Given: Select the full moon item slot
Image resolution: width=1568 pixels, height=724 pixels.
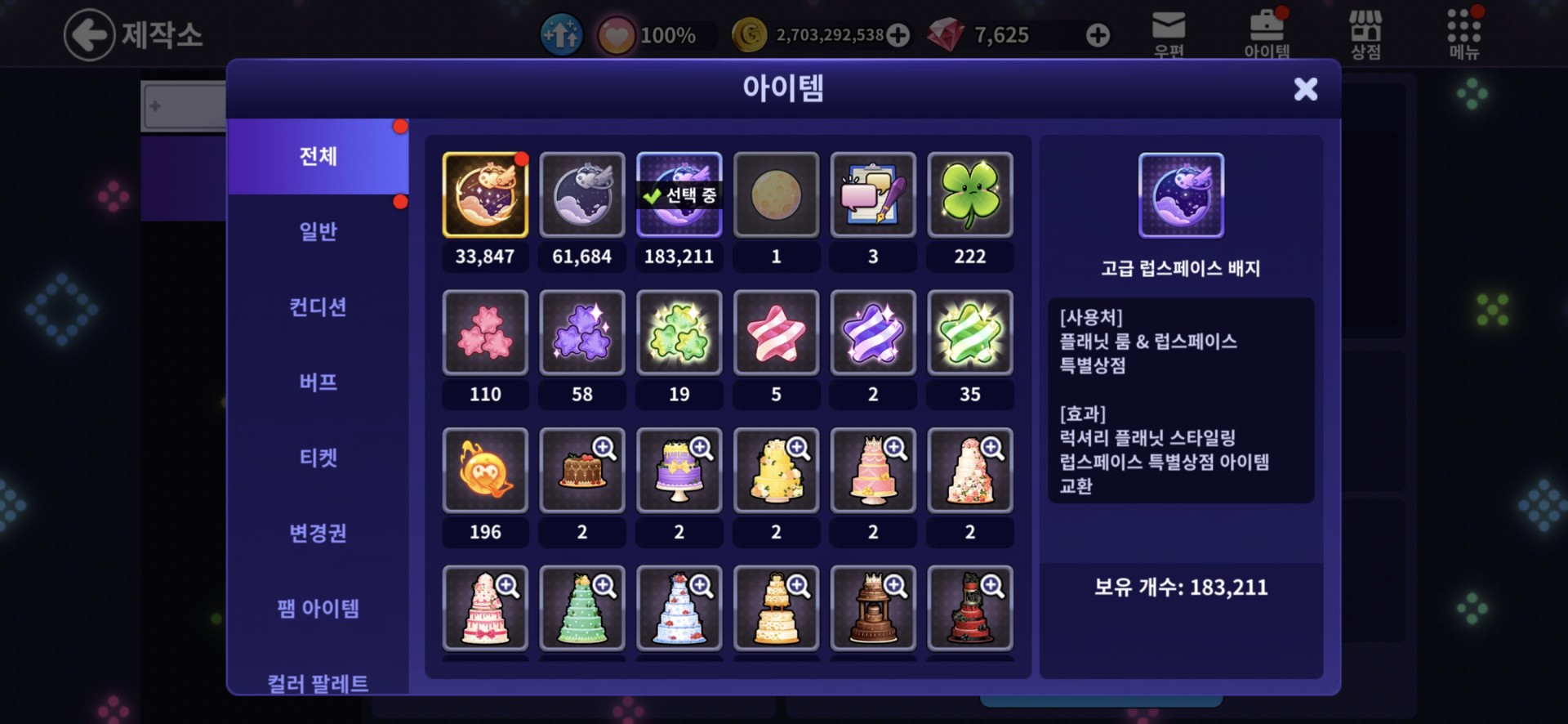Looking at the screenshot, I should 776,195.
